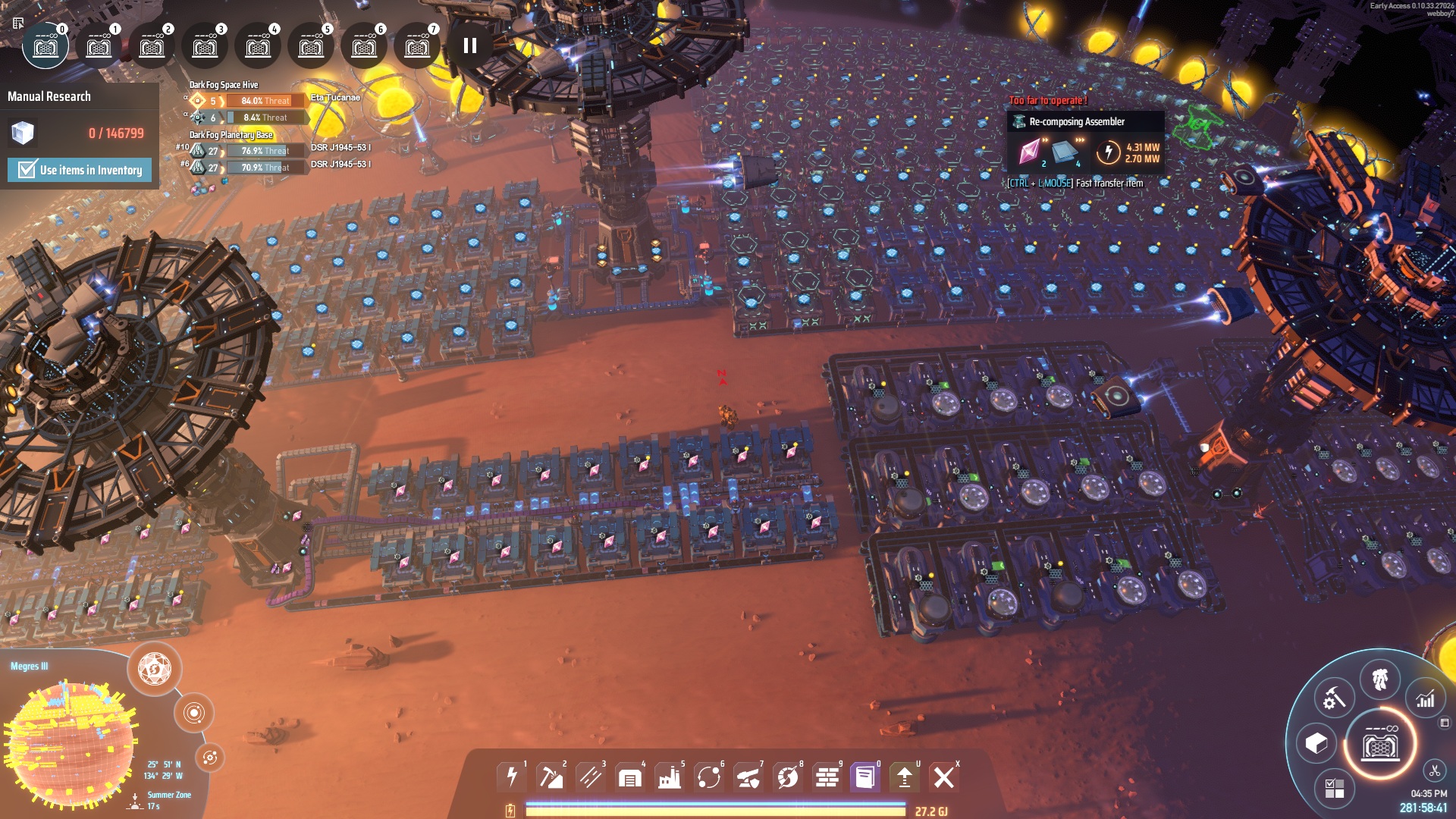
Task: Open the purple blueprint book
Action: pyautogui.click(x=864, y=777)
